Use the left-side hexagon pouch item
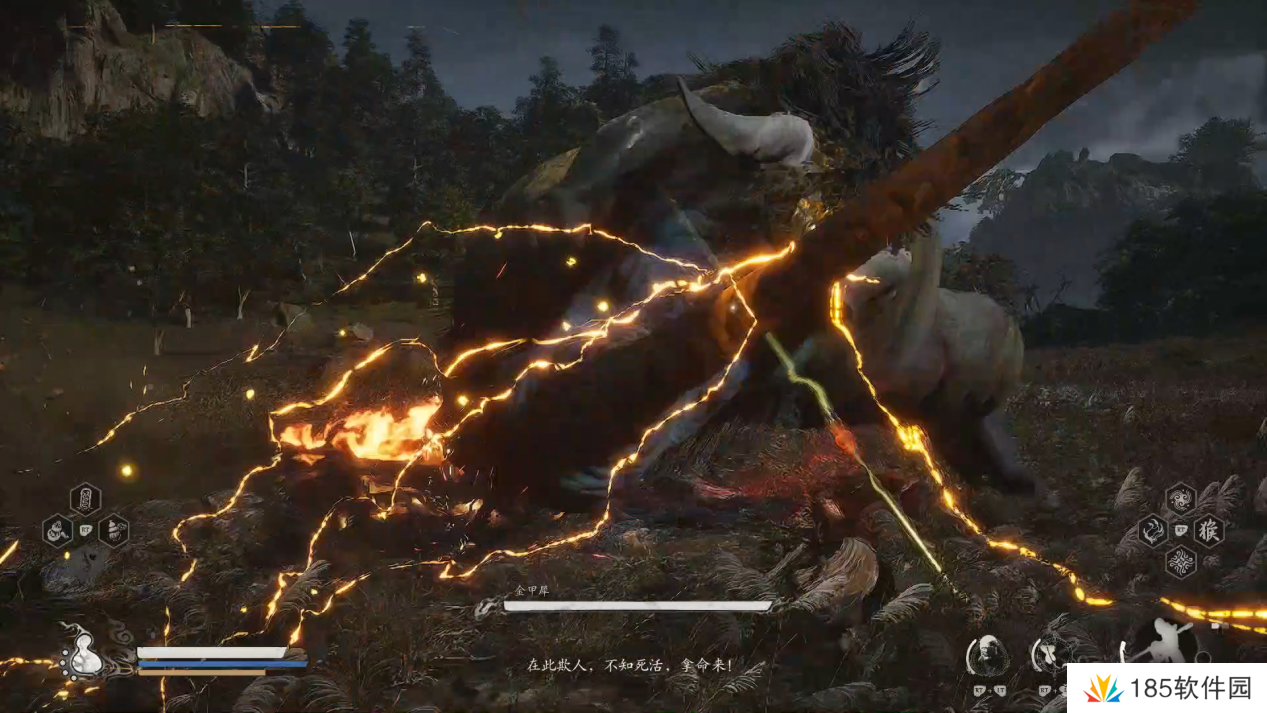 57,530
